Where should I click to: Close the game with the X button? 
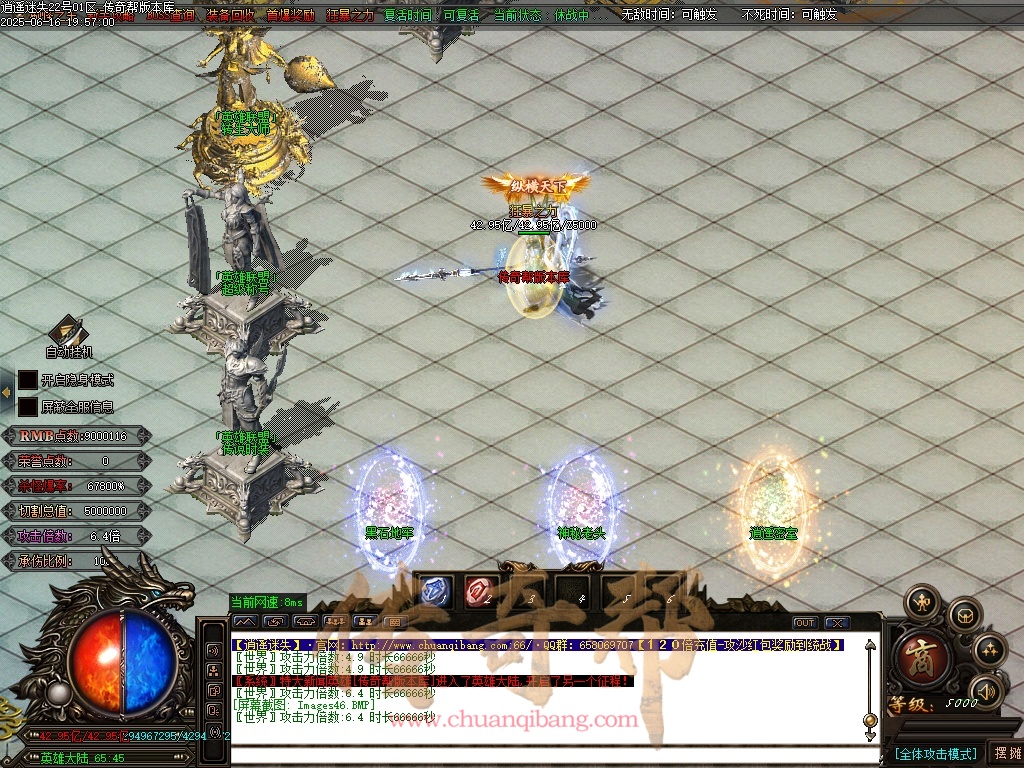pos(837,623)
